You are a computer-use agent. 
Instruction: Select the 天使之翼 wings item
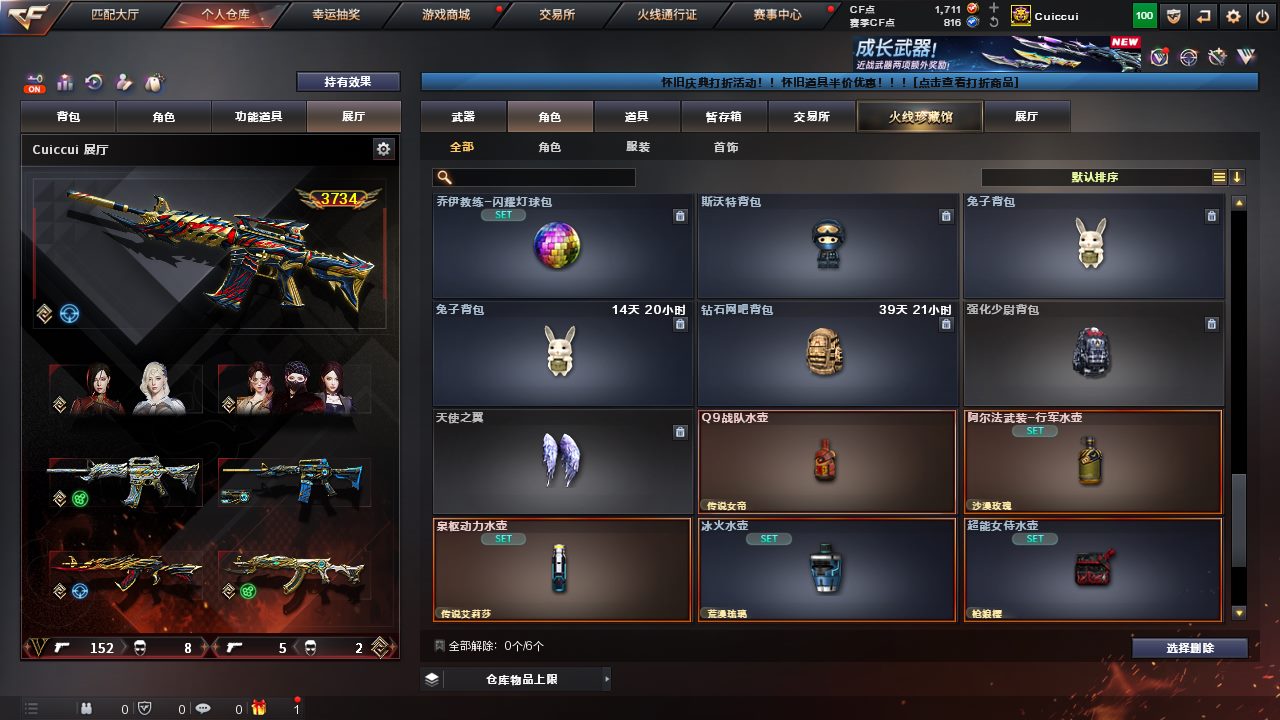(x=562, y=462)
